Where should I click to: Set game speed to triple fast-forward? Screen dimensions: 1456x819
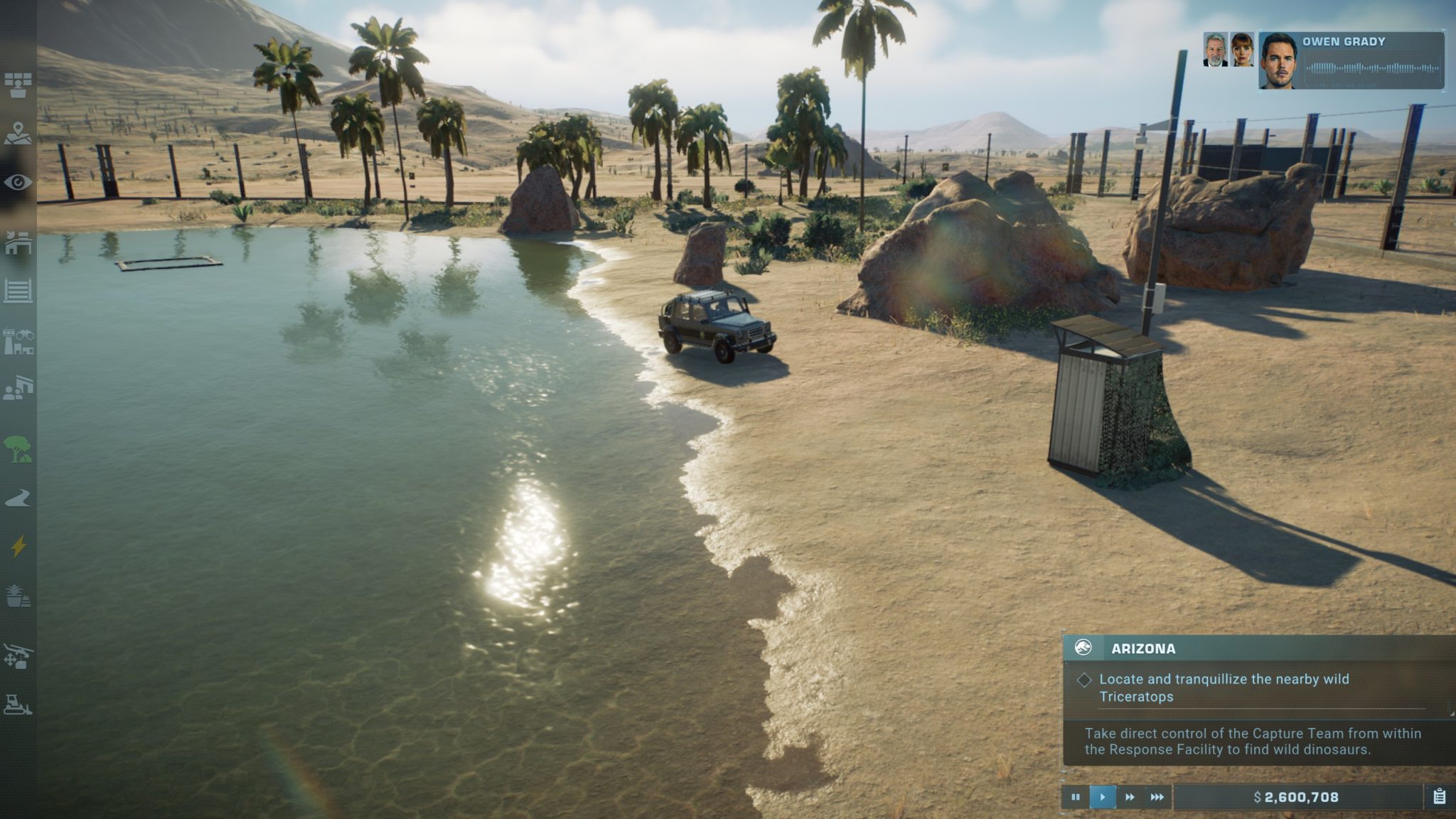coord(1157,797)
